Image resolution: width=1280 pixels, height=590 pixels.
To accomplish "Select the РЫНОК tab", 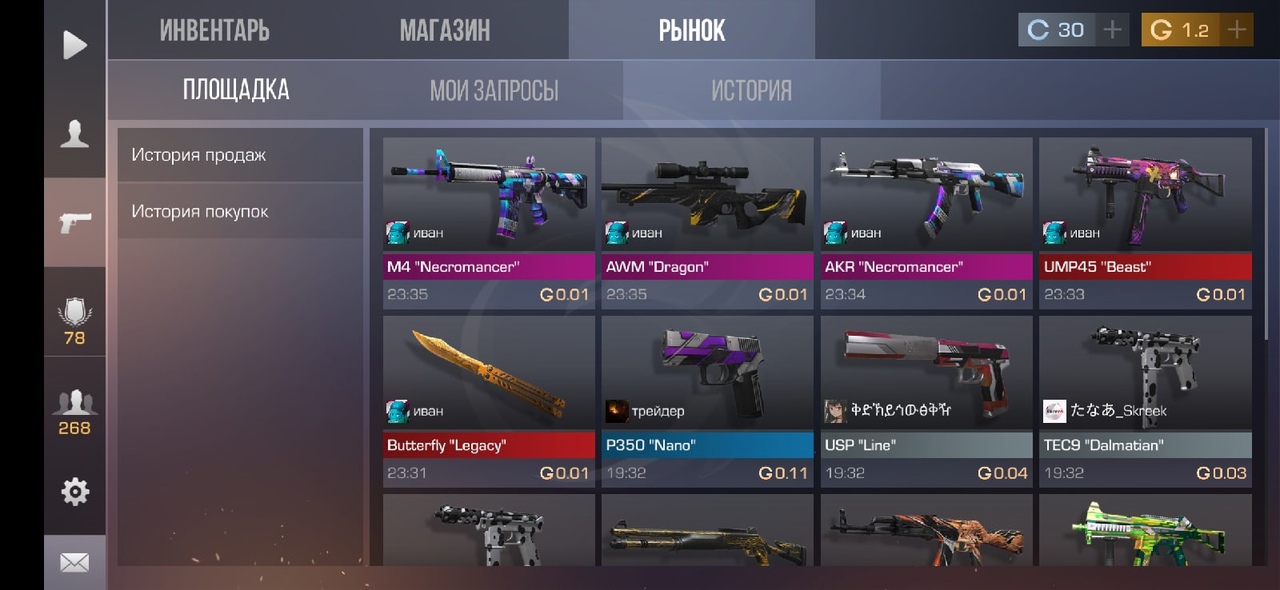I will click(692, 30).
